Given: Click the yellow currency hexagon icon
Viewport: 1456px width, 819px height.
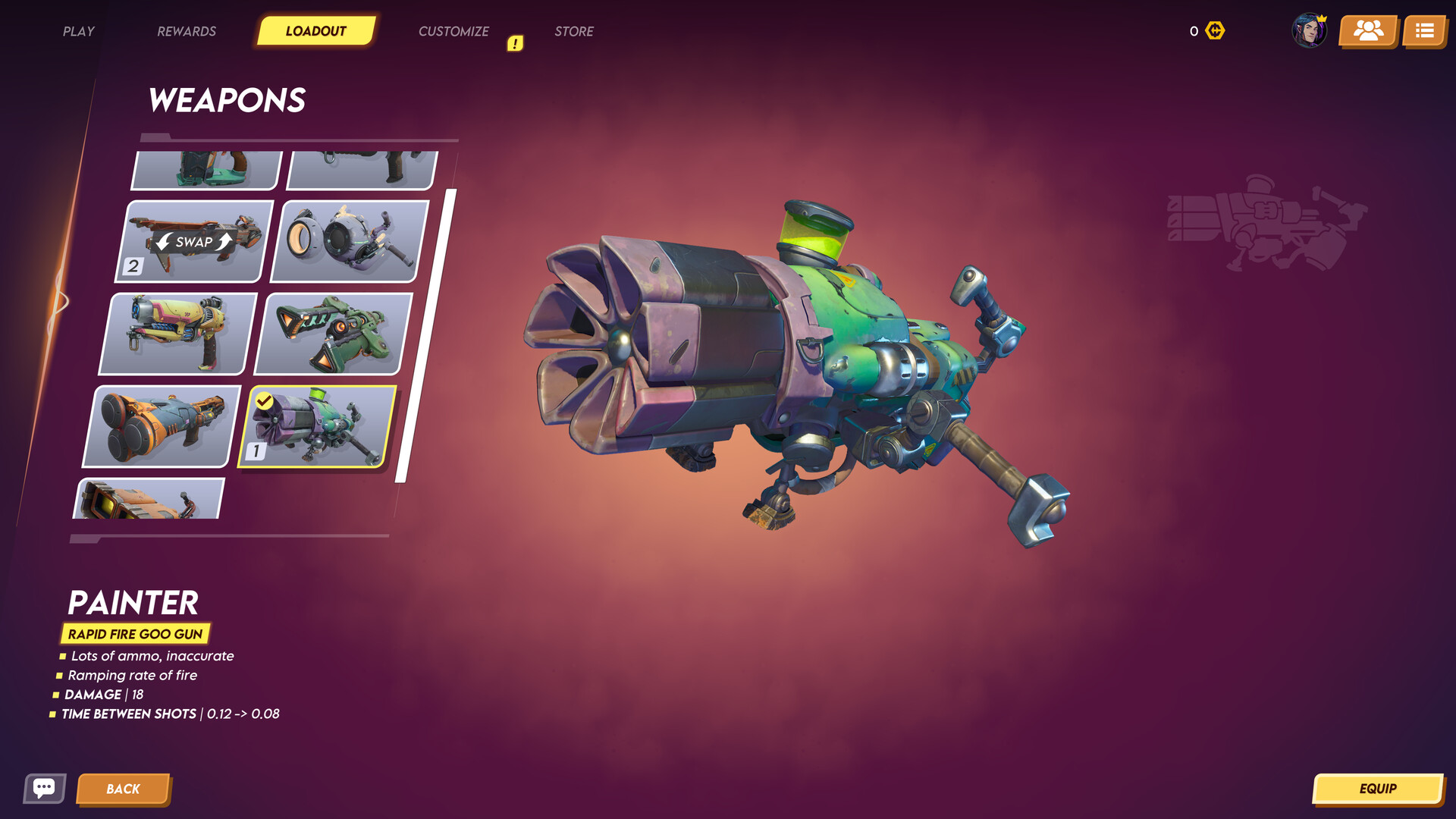Looking at the screenshot, I should (x=1213, y=30).
